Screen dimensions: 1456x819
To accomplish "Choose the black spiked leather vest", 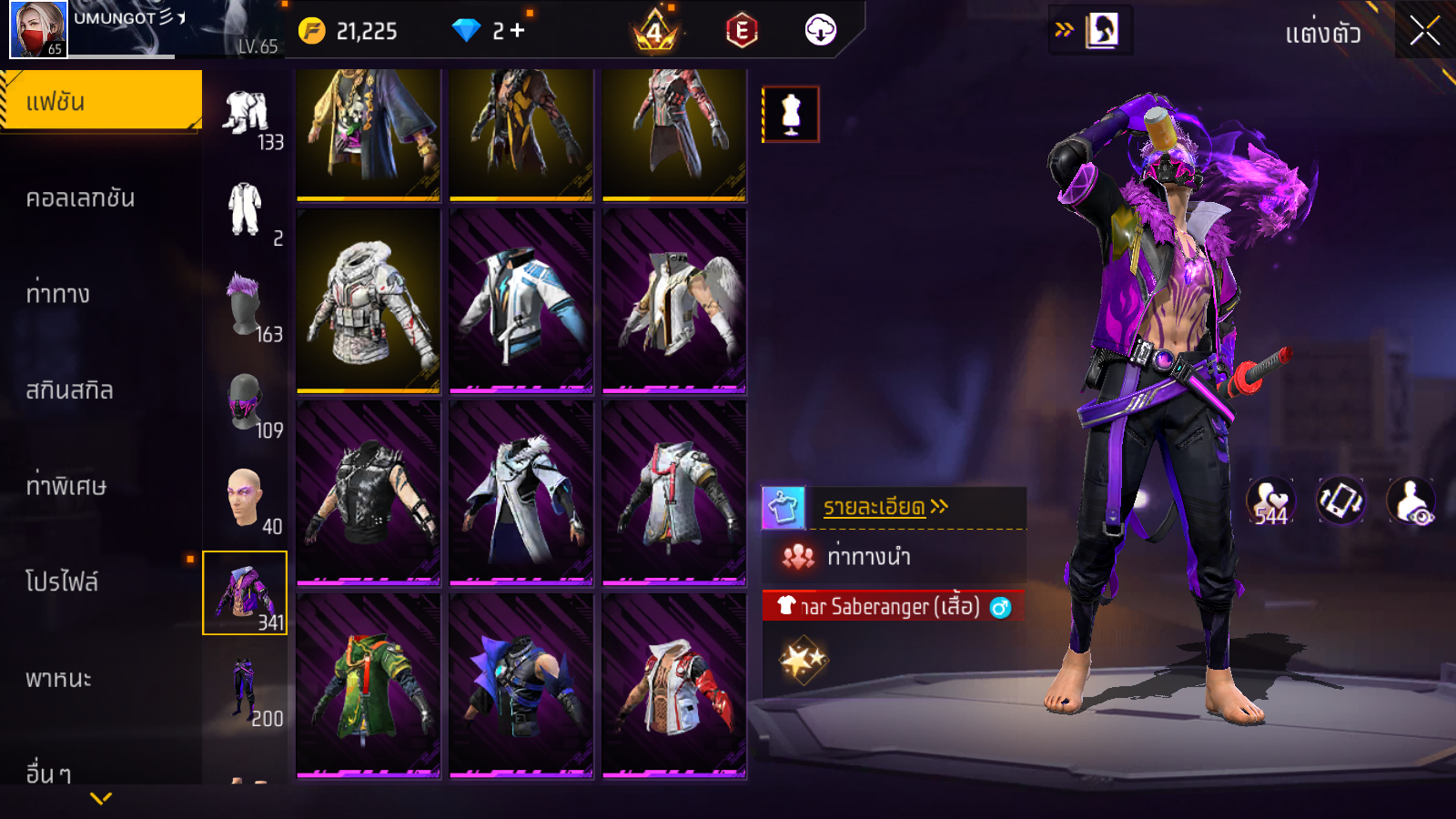I will pos(369,493).
